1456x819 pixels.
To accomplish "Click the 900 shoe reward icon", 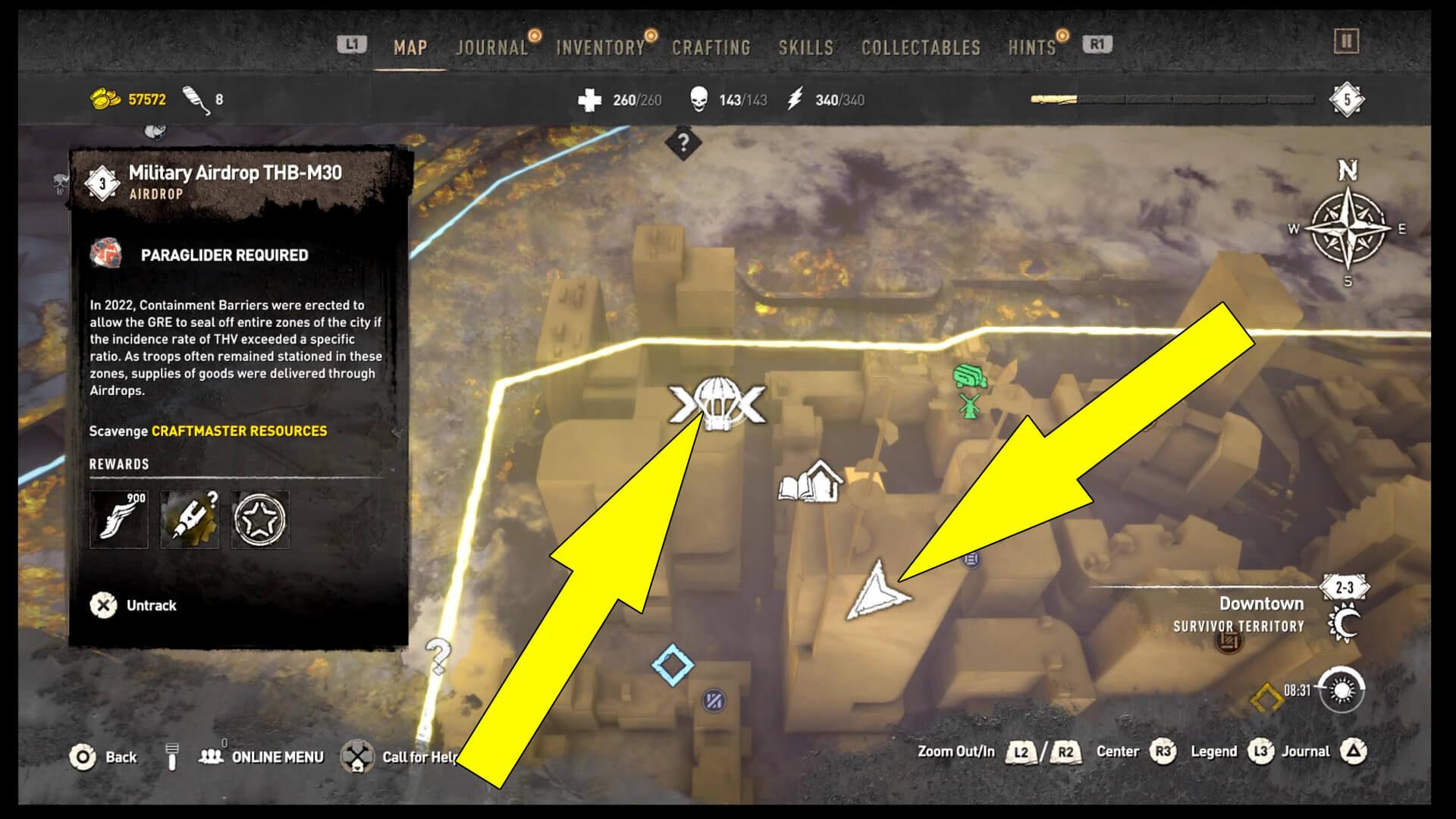I will pos(119,520).
